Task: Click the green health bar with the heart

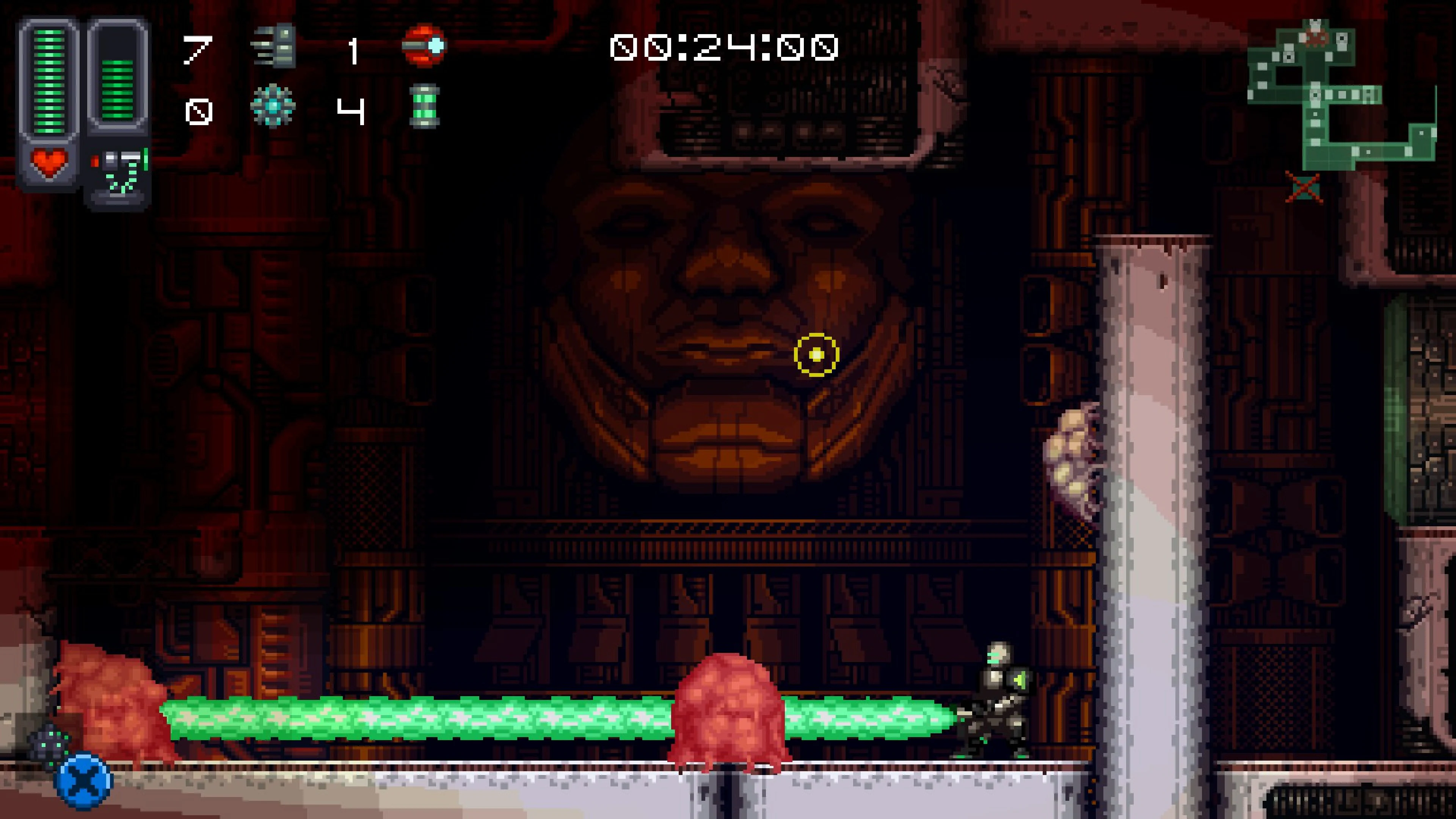Action: pyautogui.click(x=49, y=91)
